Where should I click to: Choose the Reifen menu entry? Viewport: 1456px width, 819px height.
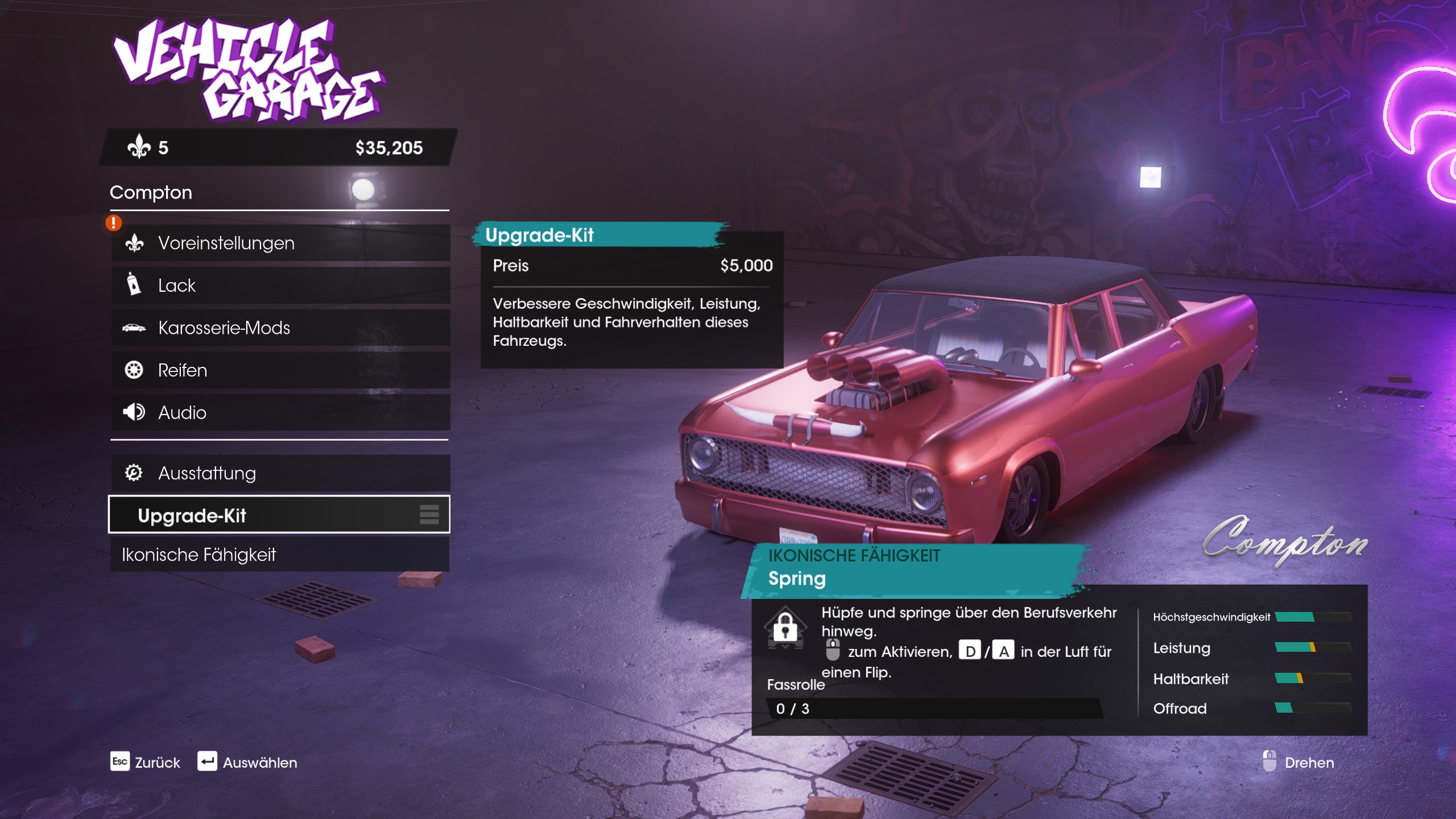click(280, 370)
